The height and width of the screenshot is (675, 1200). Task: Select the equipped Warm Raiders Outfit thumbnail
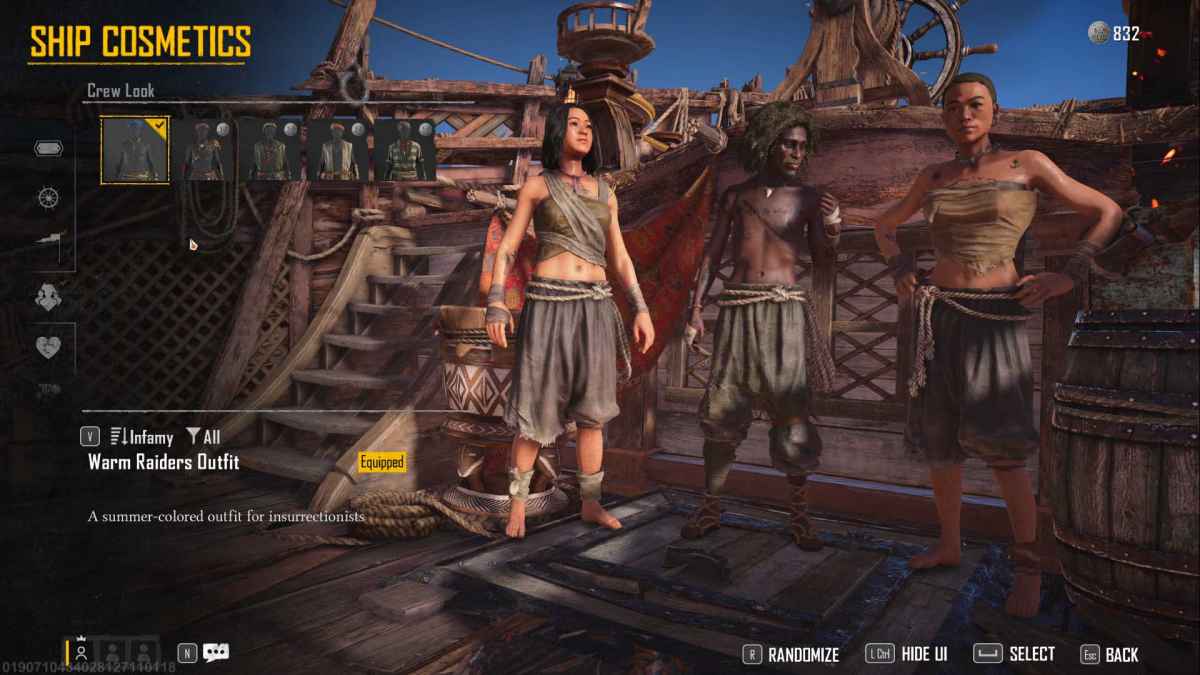(x=135, y=150)
